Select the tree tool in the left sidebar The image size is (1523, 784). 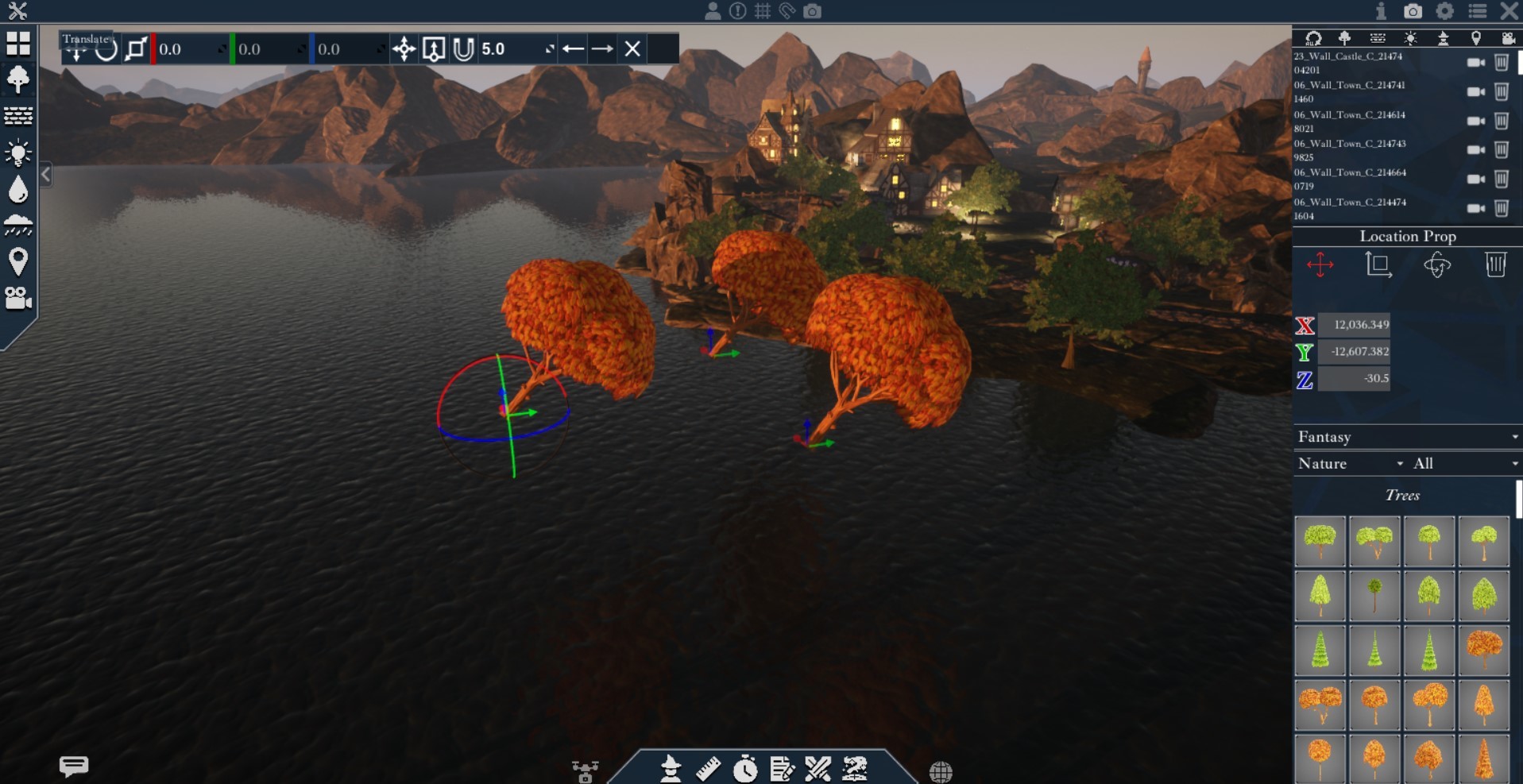(x=17, y=79)
